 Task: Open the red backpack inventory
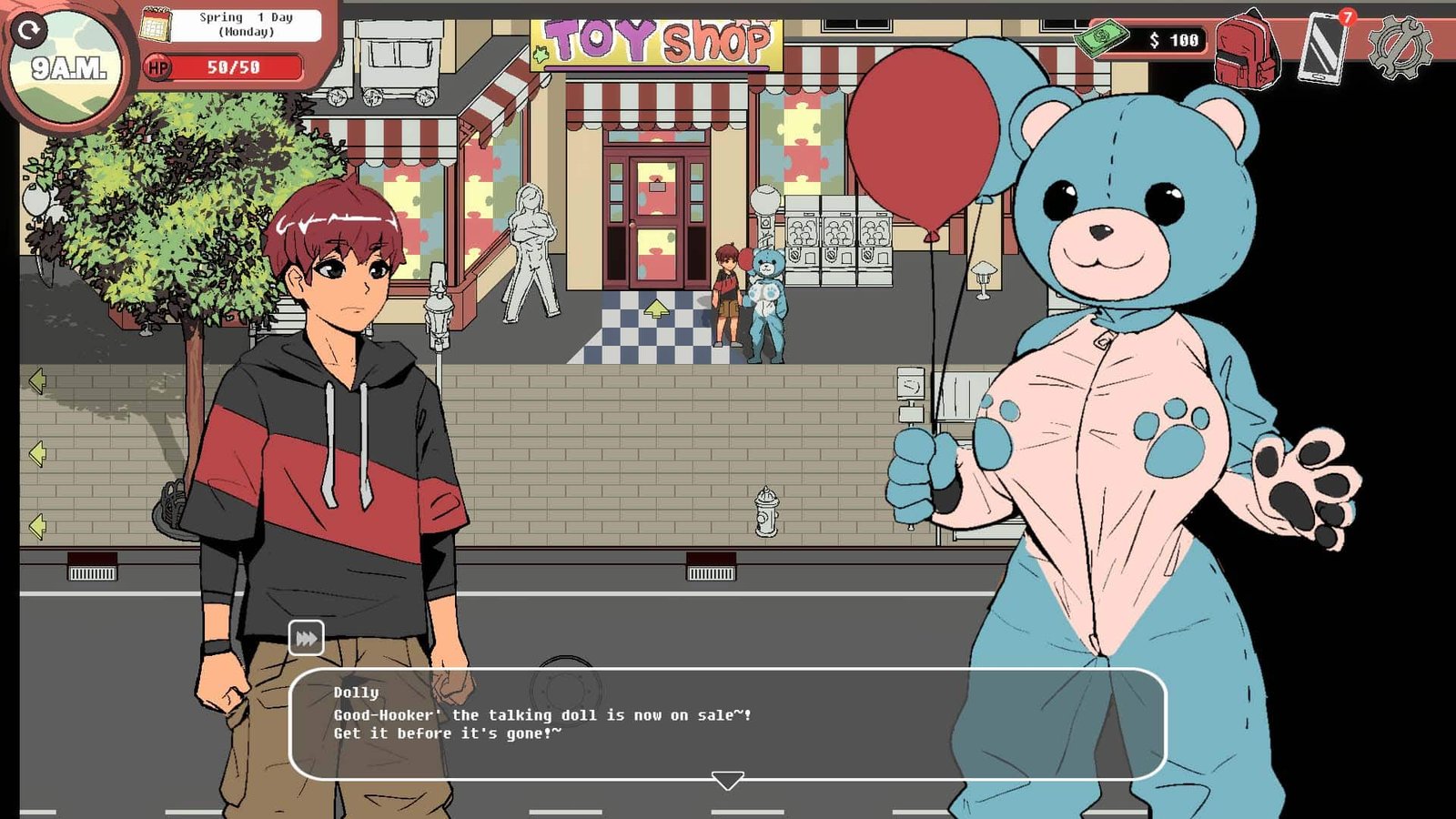click(x=1247, y=49)
